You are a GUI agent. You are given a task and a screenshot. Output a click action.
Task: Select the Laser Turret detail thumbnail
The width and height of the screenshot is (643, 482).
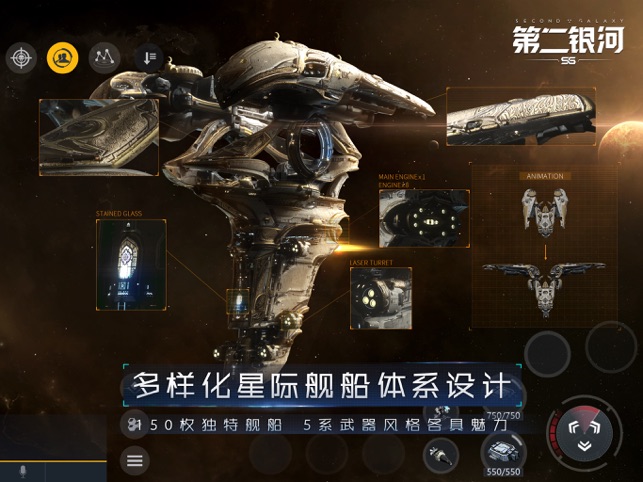click(381, 297)
